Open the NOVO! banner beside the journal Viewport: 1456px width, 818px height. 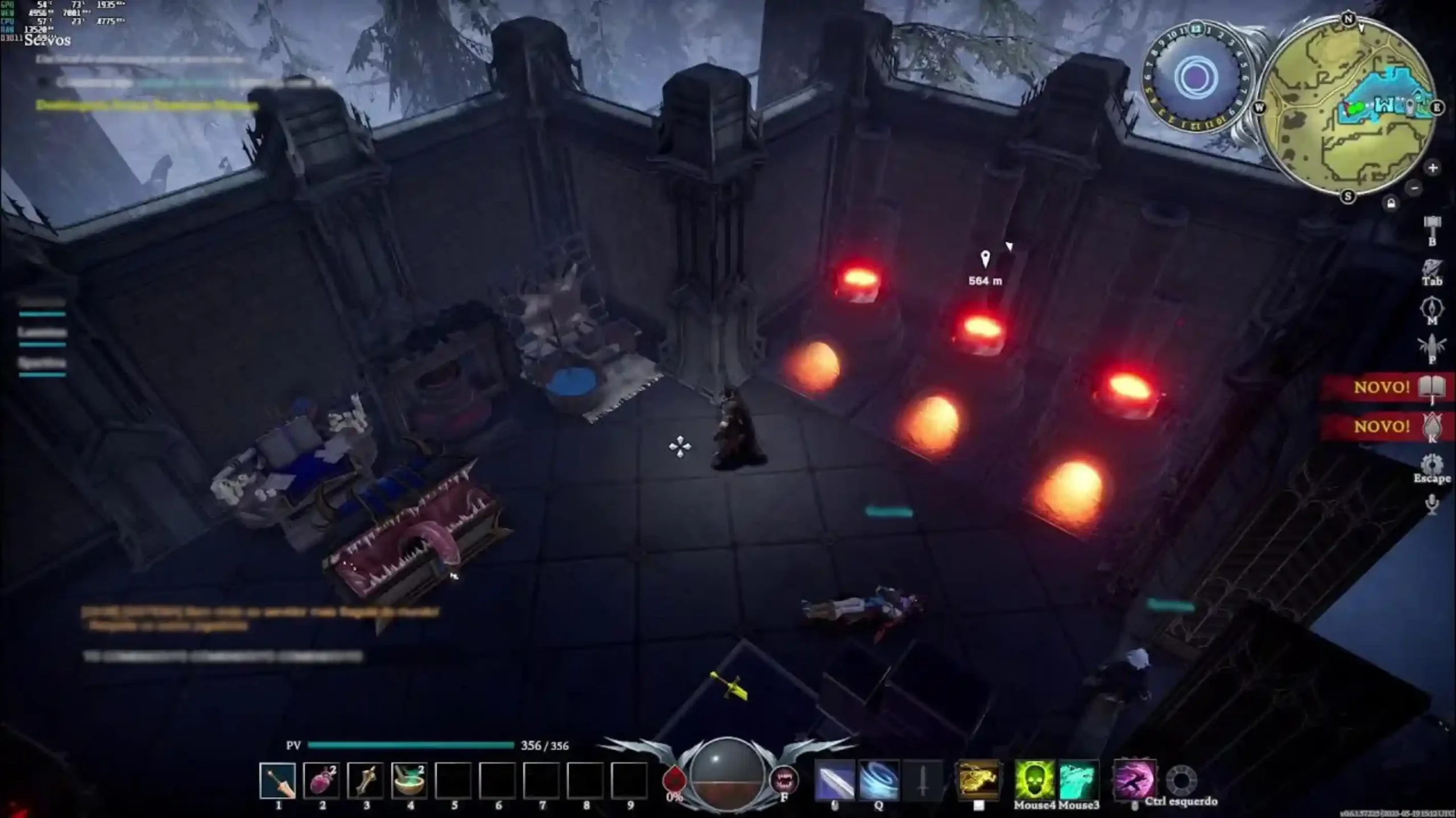click(1382, 385)
